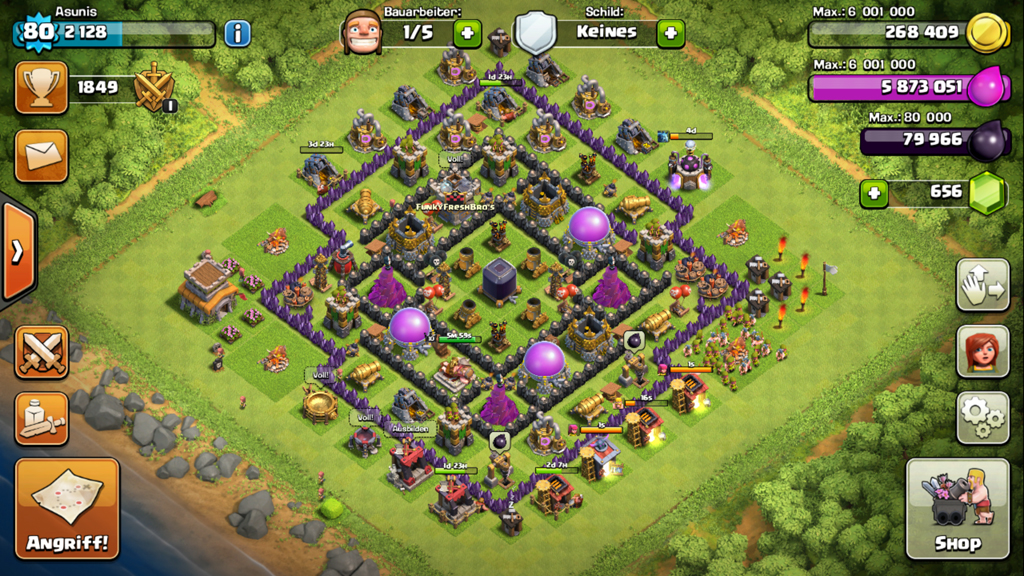Open the army overview scroll and potion button

point(41,418)
